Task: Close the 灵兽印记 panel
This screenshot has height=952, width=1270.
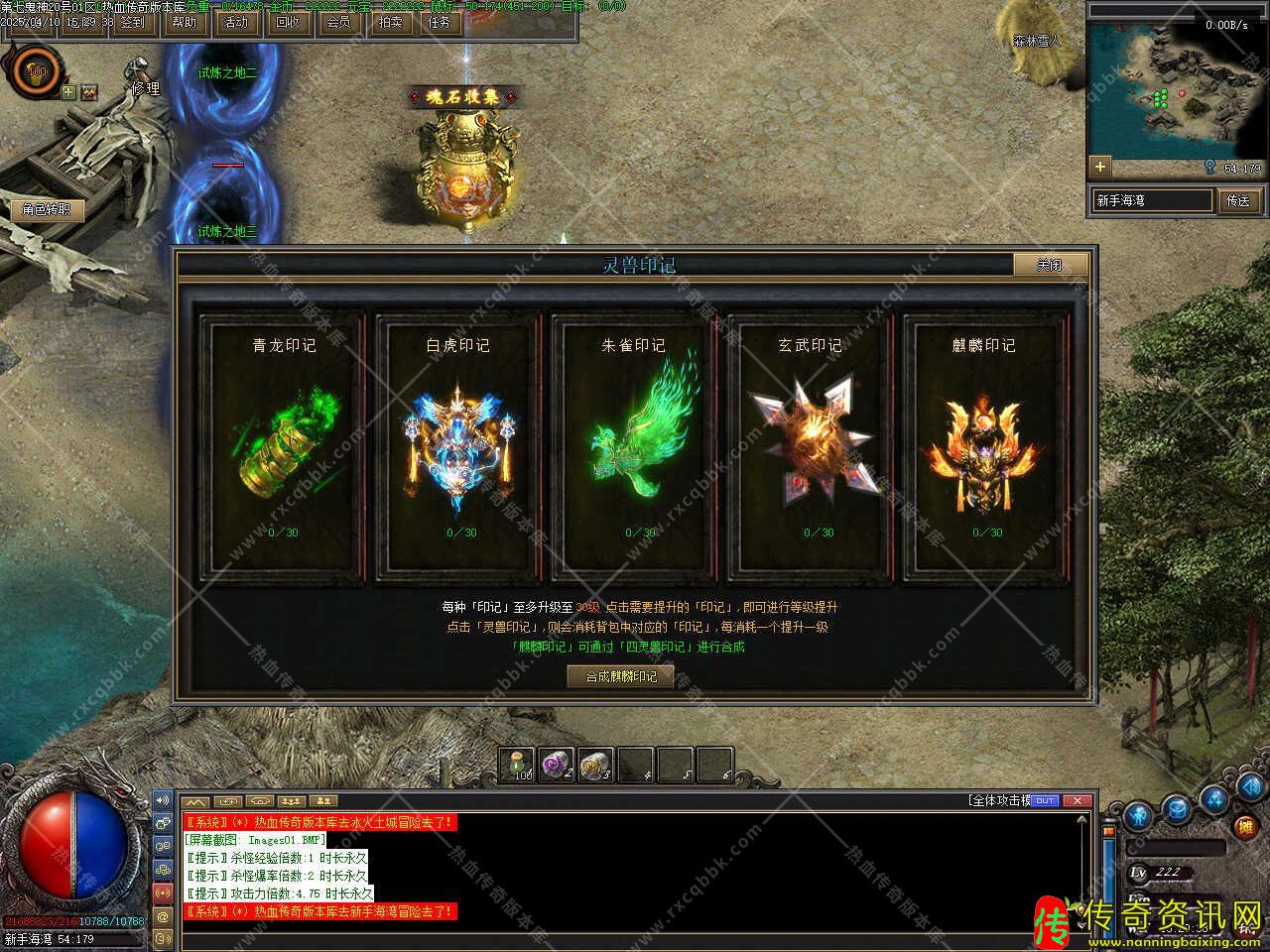Action: coord(1050,265)
